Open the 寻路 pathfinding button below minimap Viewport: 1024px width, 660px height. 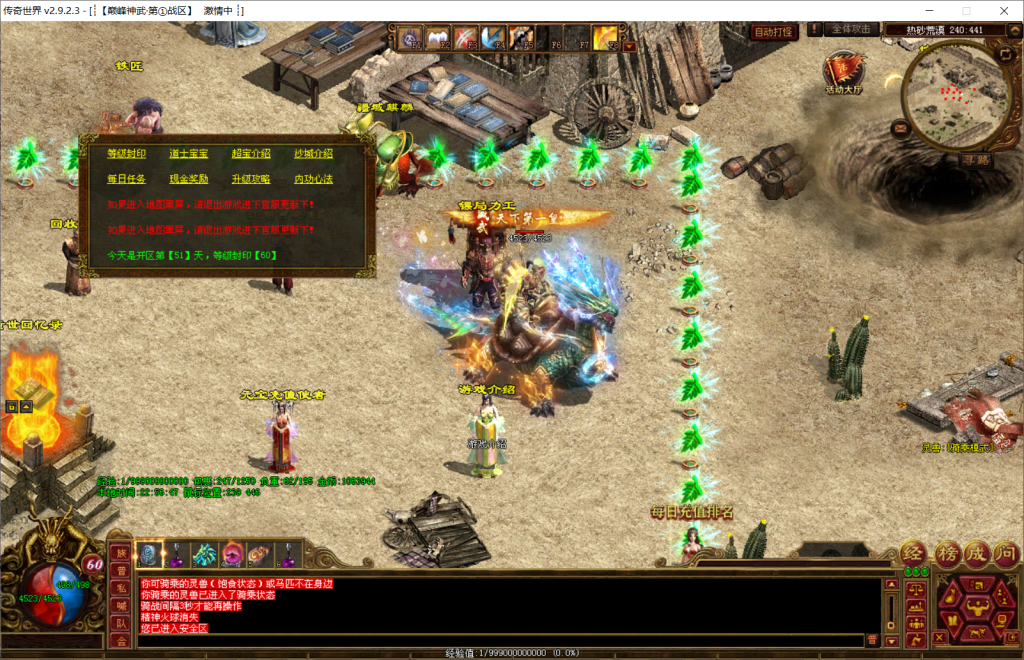(975, 159)
